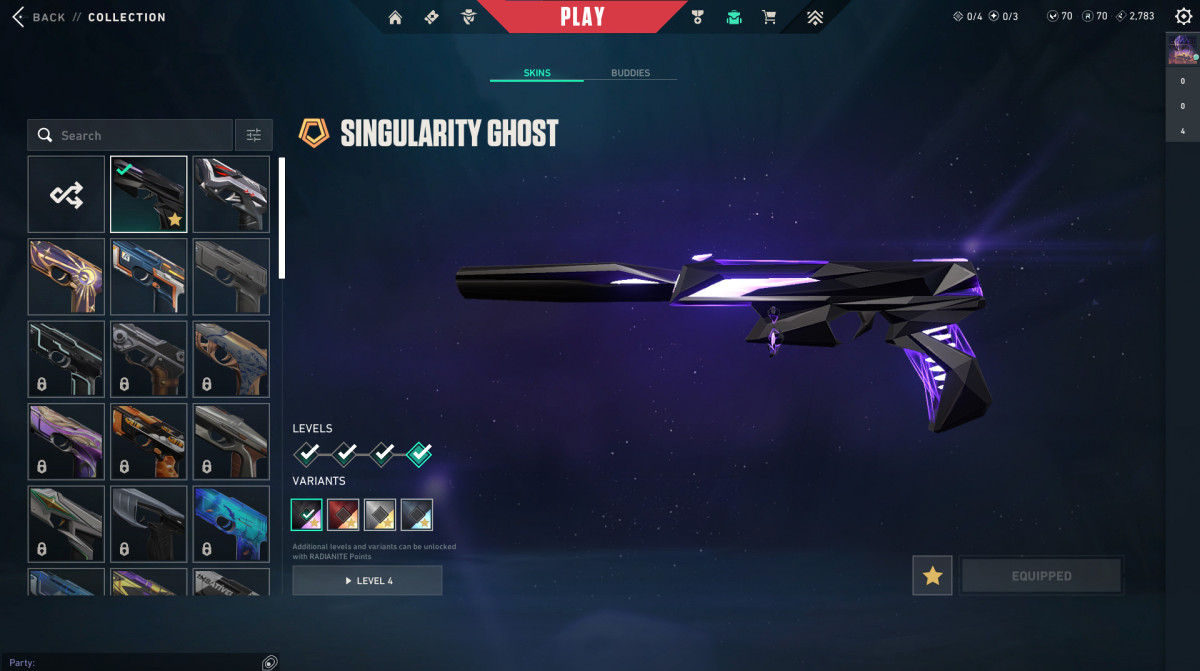The image size is (1200, 671).
Task: Open the home screen icon
Action: [x=395, y=17]
